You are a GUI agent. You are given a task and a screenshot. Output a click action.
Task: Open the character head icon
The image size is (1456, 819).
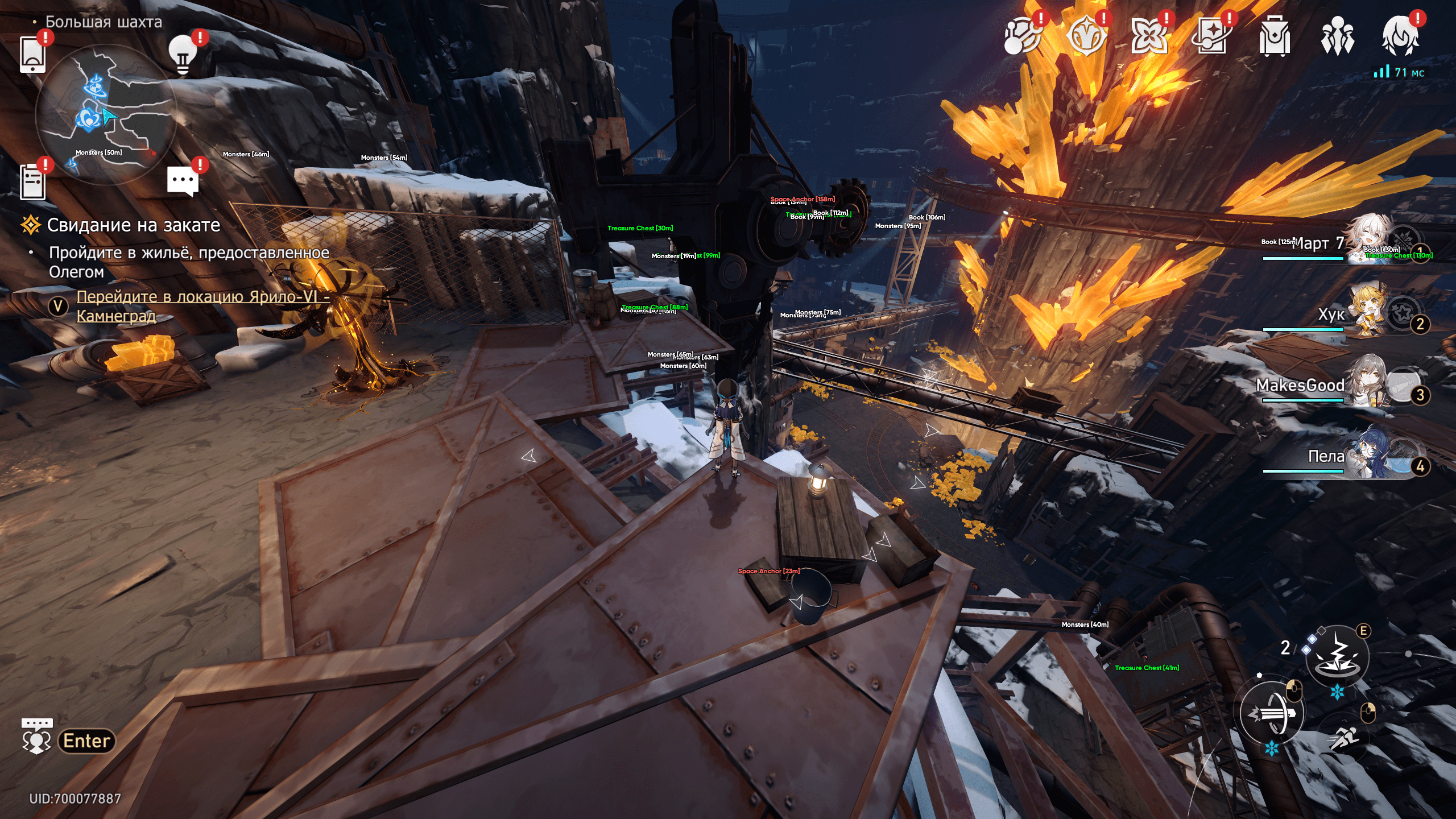tap(1400, 37)
